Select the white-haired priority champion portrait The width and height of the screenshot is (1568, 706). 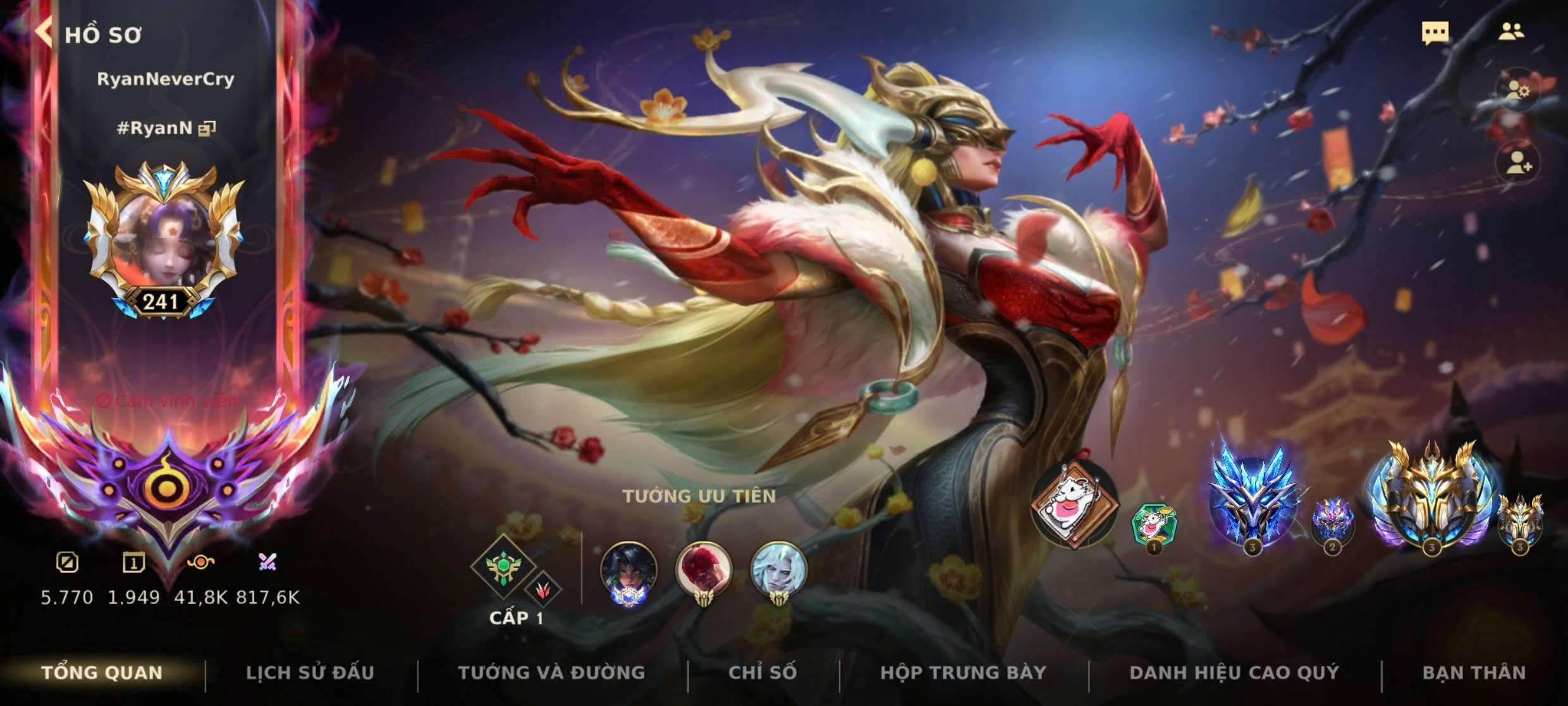pyautogui.click(x=778, y=569)
